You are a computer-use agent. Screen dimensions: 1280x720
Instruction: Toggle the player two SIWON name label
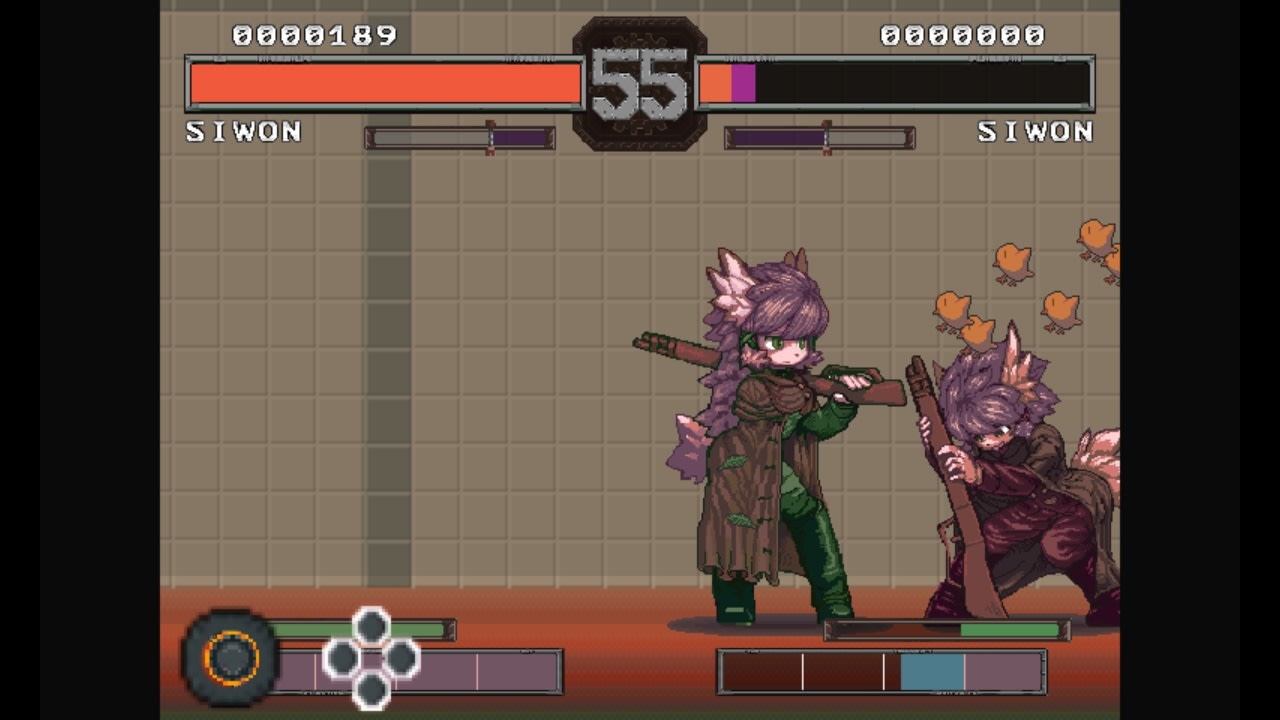[1035, 131]
